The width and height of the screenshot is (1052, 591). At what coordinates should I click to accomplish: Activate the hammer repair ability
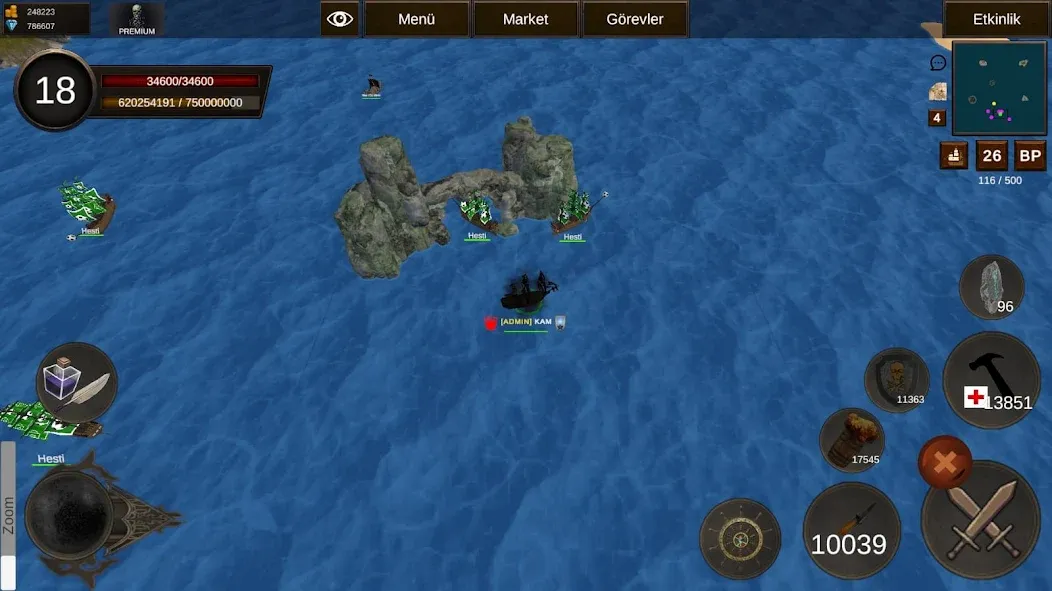point(992,380)
